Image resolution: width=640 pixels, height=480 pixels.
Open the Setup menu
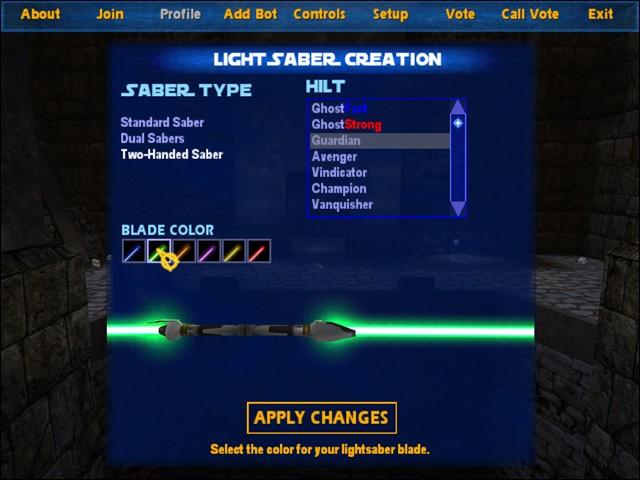[390, 14]
